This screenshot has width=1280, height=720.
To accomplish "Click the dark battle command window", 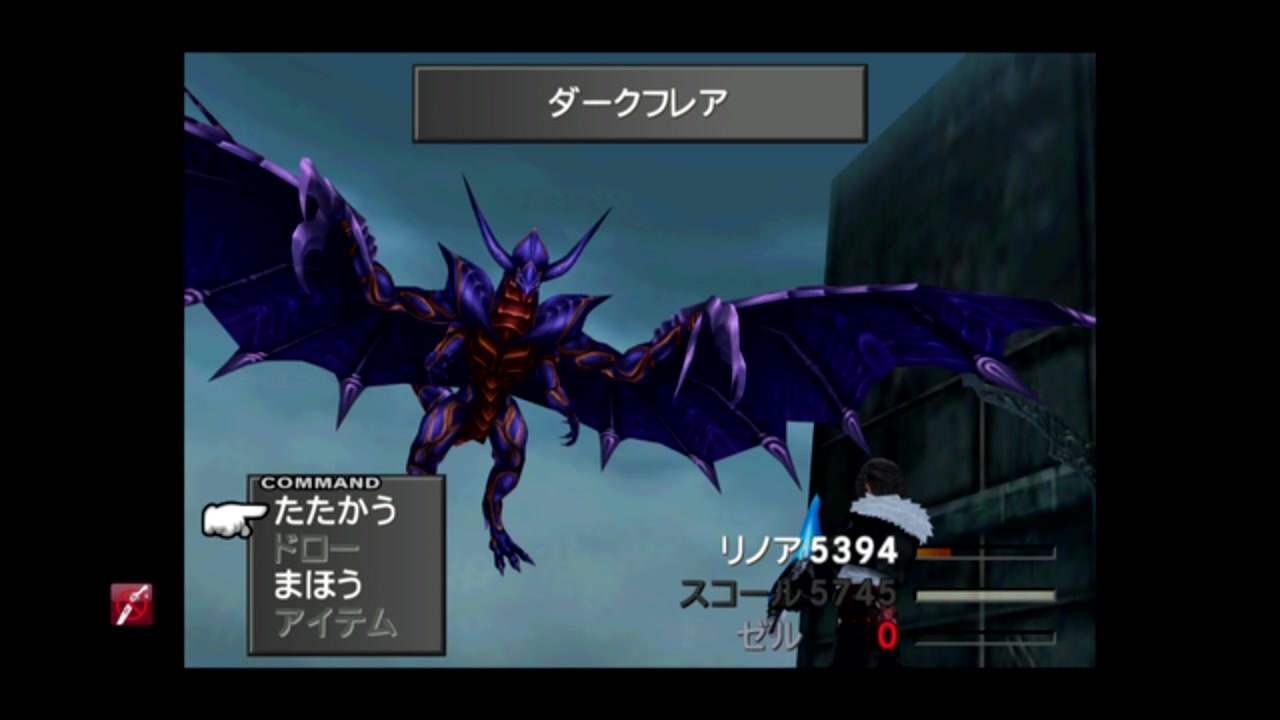I will 345,565.
